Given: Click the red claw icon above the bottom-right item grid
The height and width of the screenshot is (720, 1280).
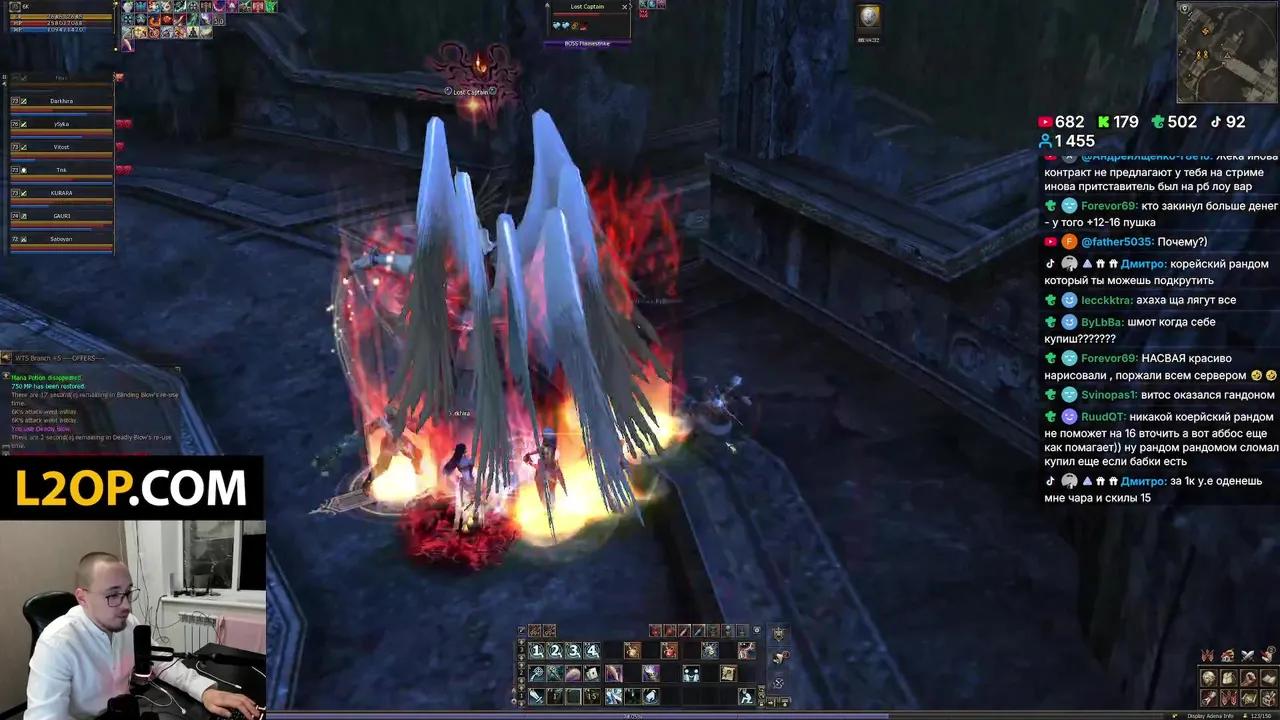Looking at the screenshot, I should [1207, 655].
